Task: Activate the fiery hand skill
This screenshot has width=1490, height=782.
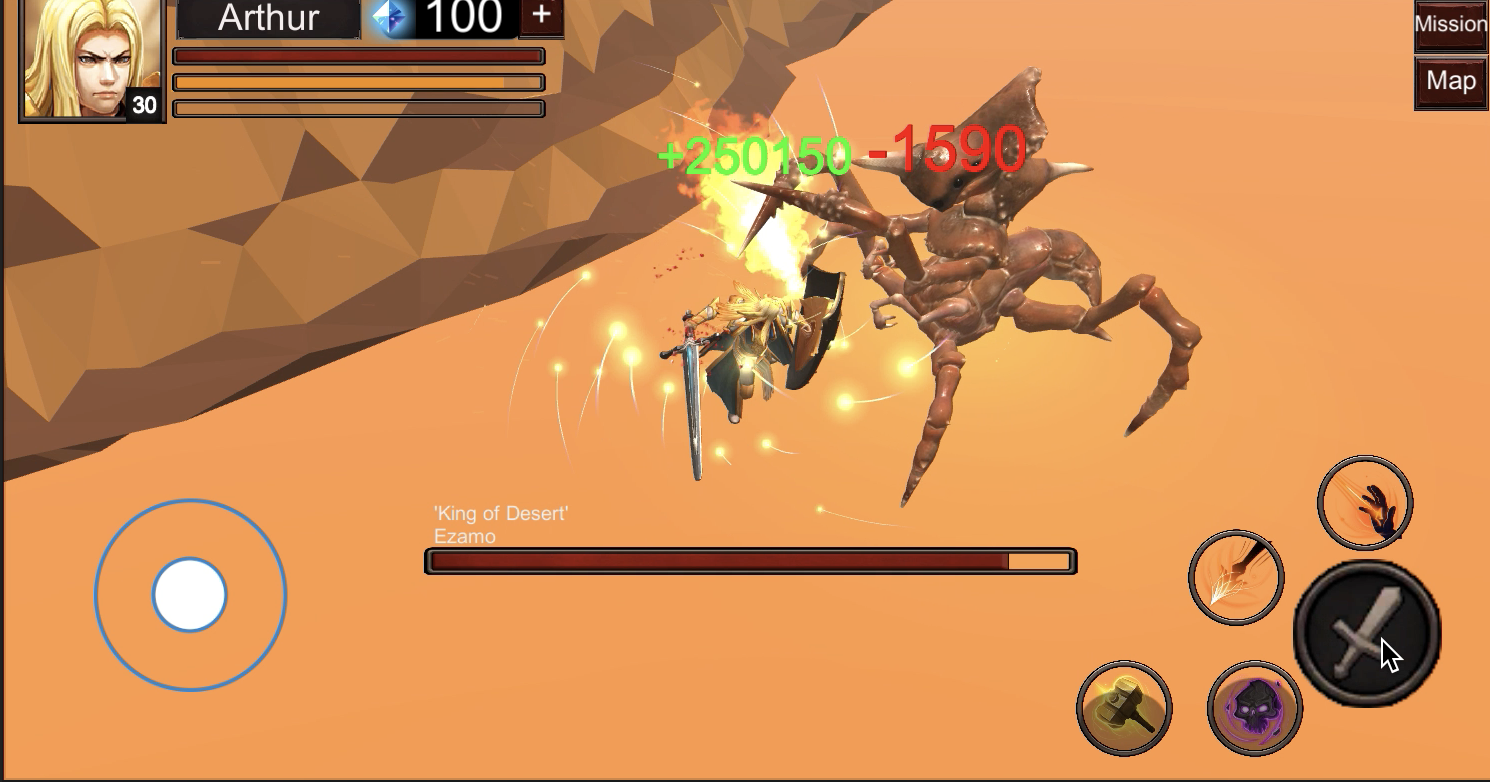Action: (1364, 503)
